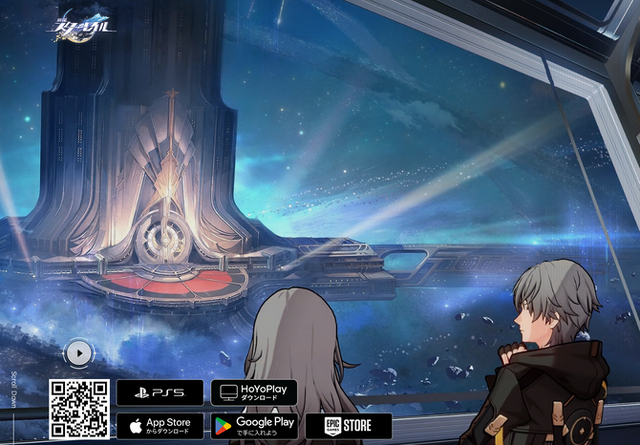Open the Google Play store badge
Image resolution: width=640 pixels, height=445 pixels.
(253, 426)
